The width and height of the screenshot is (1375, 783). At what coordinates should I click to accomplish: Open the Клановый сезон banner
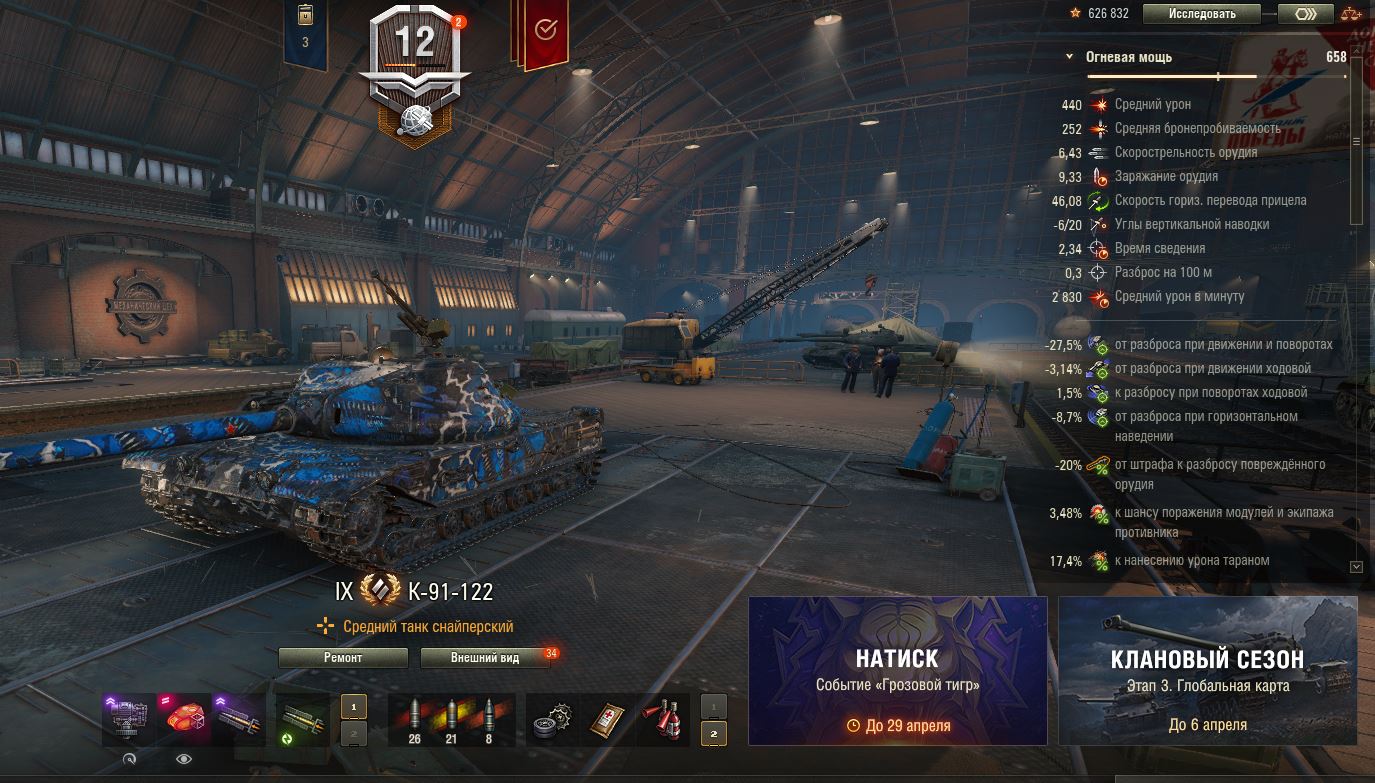click(x=1207, y=670)
